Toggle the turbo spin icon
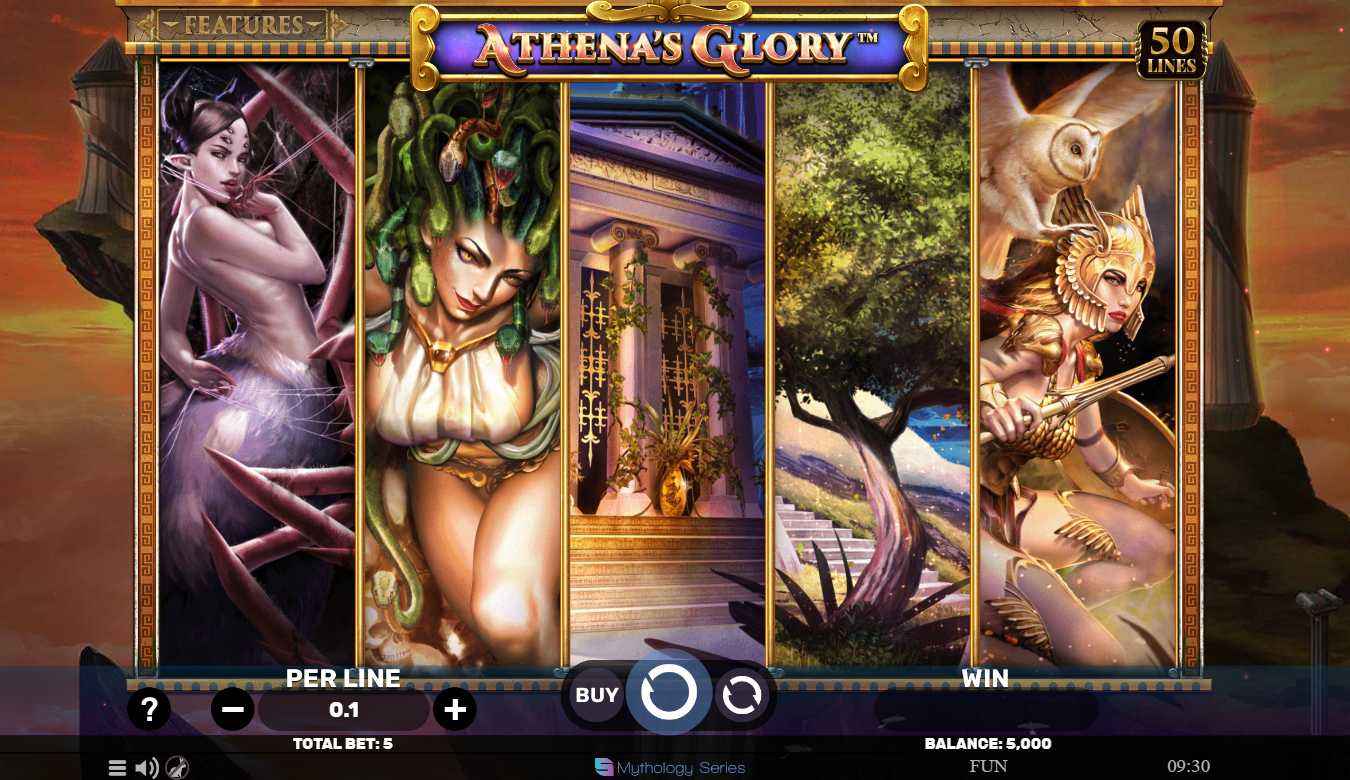This screenshot has width=1350, height=780. click(177, 768)
